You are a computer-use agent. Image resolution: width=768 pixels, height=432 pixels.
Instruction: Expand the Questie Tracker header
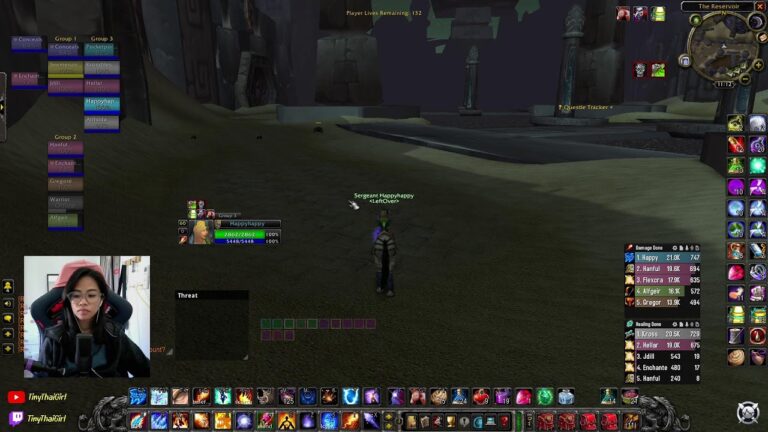[x=587, y=107]
